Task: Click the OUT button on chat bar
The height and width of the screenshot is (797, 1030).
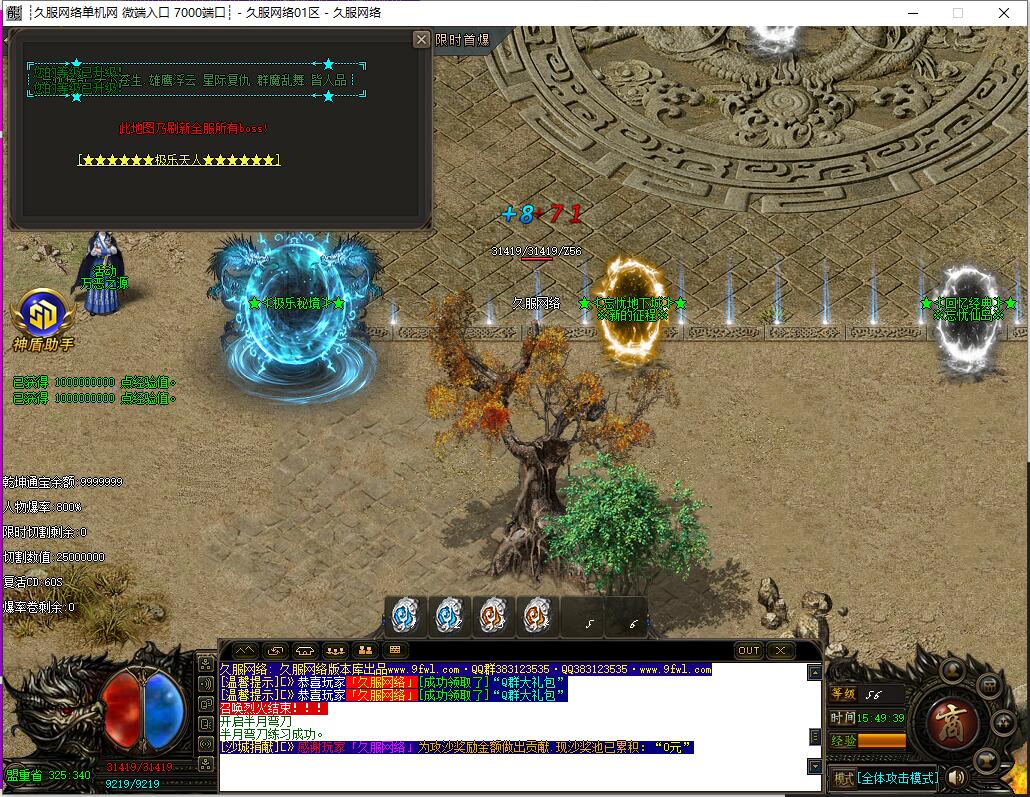Action: tap(749, 650)
